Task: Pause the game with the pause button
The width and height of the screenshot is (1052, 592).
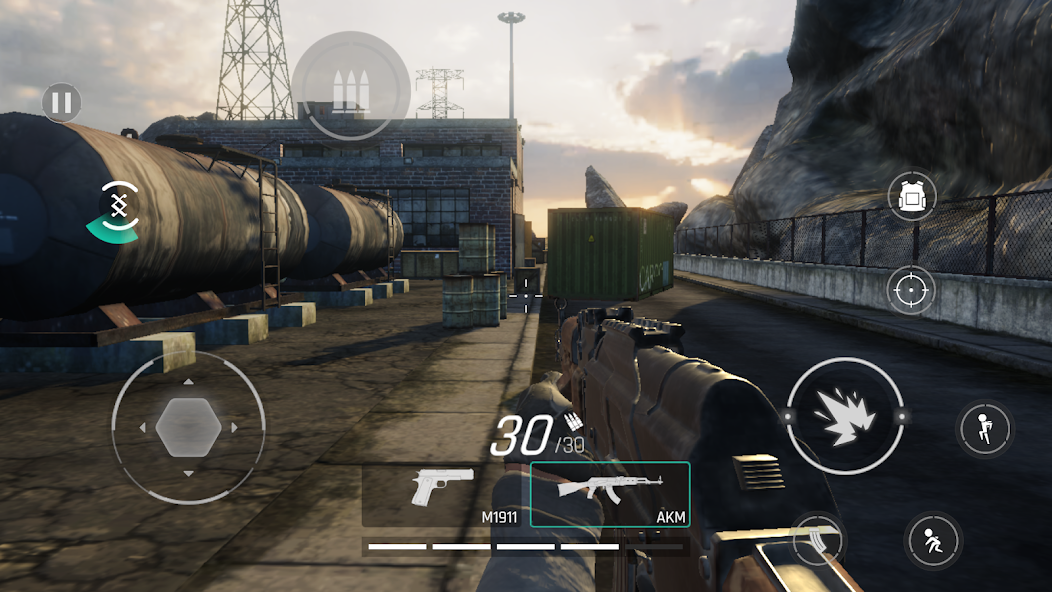Action: [61, 103]
